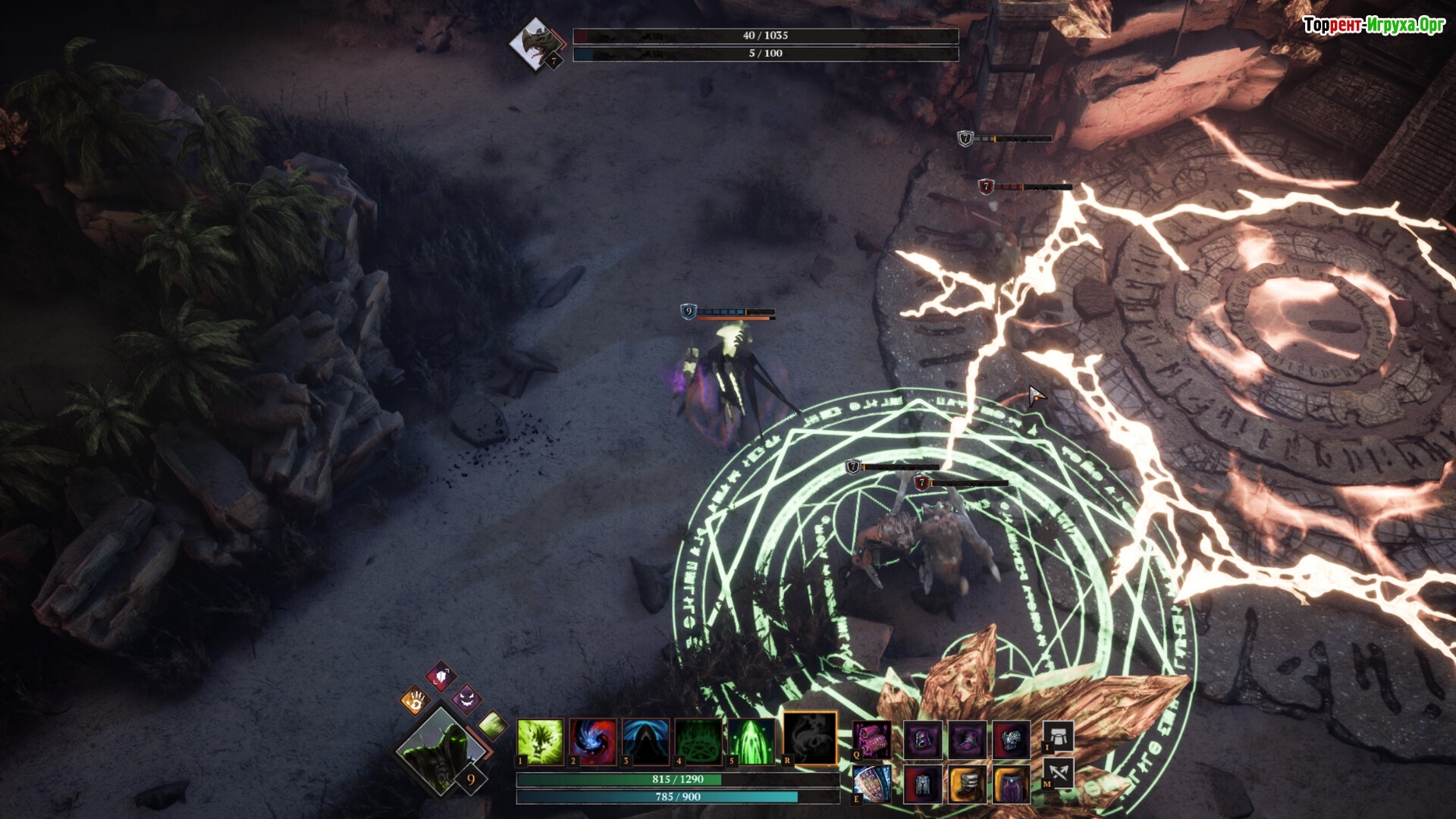Select the purple helmet equipment slot

tap(923, 739)
